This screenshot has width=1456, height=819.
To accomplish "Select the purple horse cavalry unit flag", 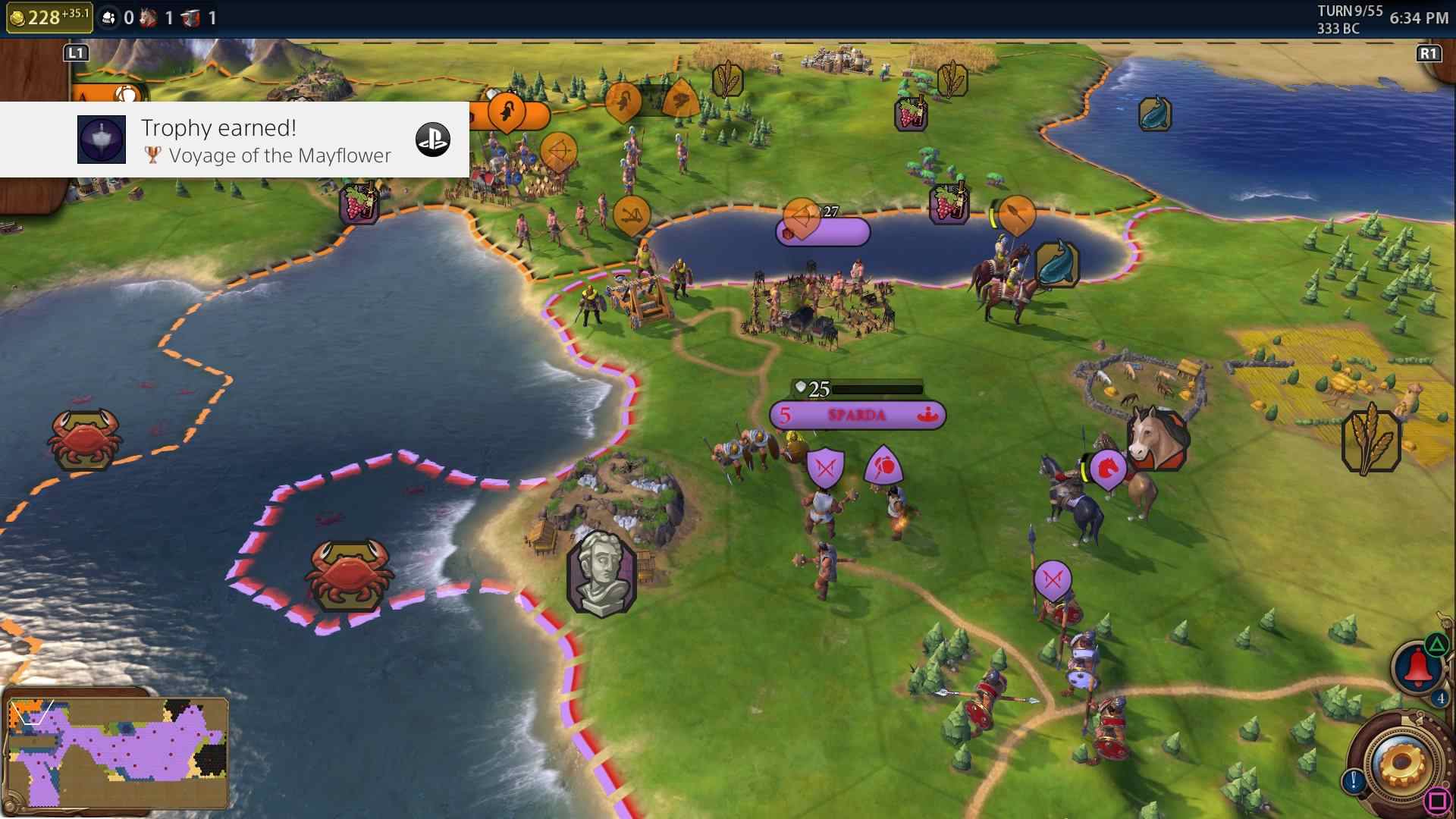I will 1107,469.
